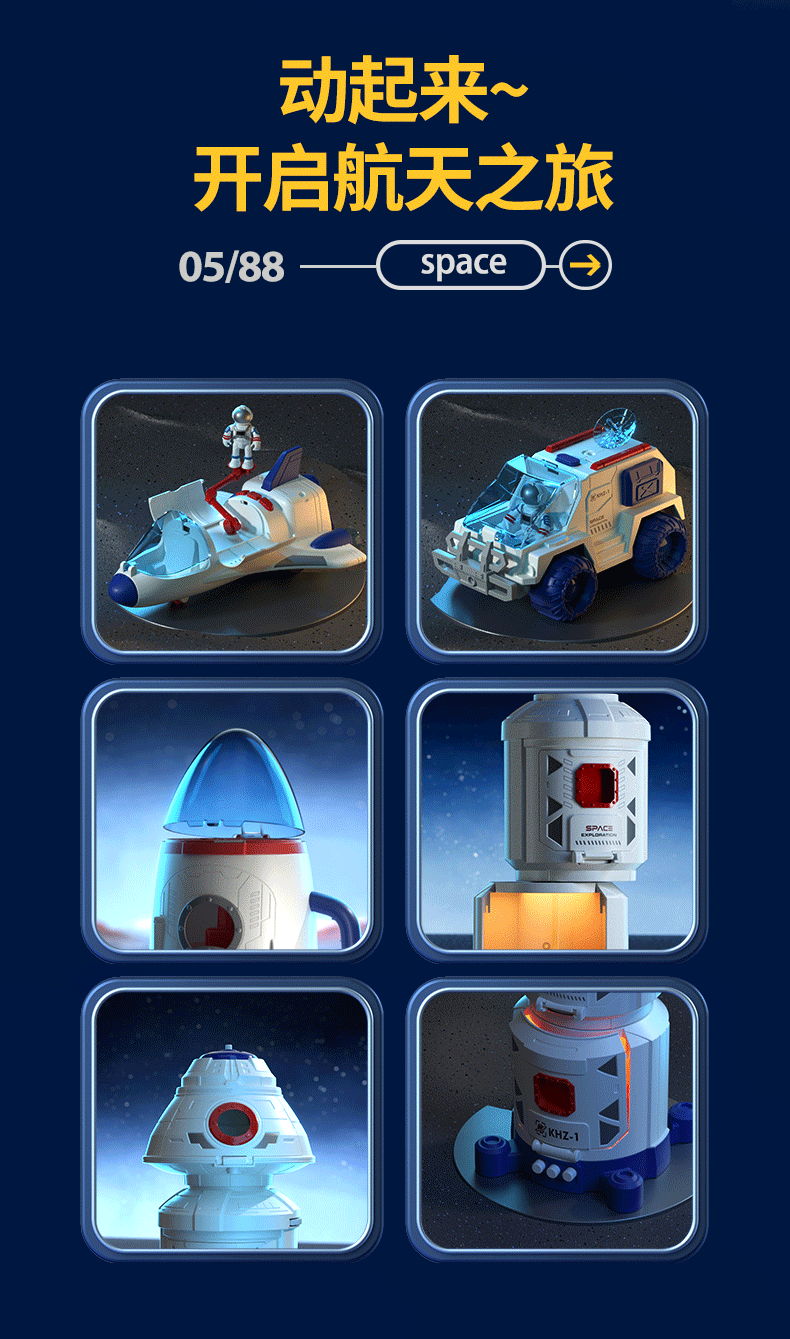Select the space rover vehicle thumbnail
The image size is (790, 1339).
(556, 521)
